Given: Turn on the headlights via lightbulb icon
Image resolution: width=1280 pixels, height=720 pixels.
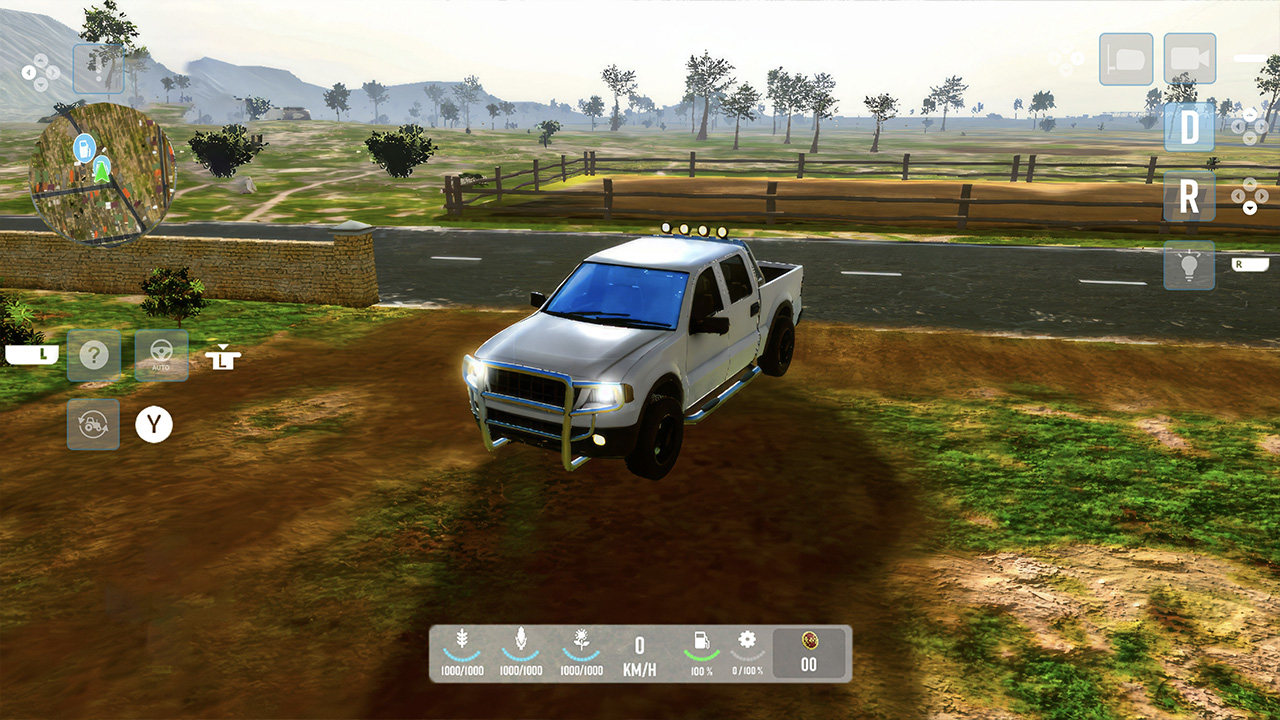Looking at the screenshot, I should (x=1189, y=267).
